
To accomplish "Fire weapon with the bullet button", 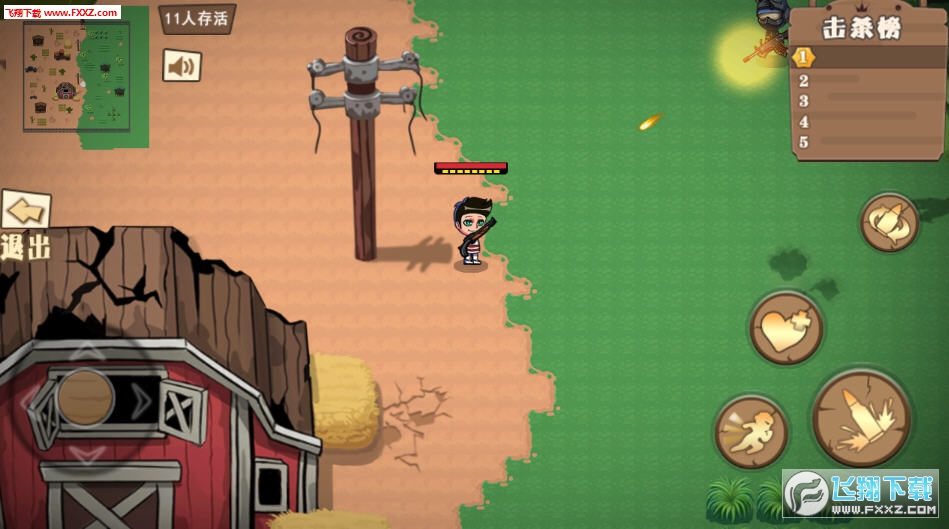I will pos(860,418).
